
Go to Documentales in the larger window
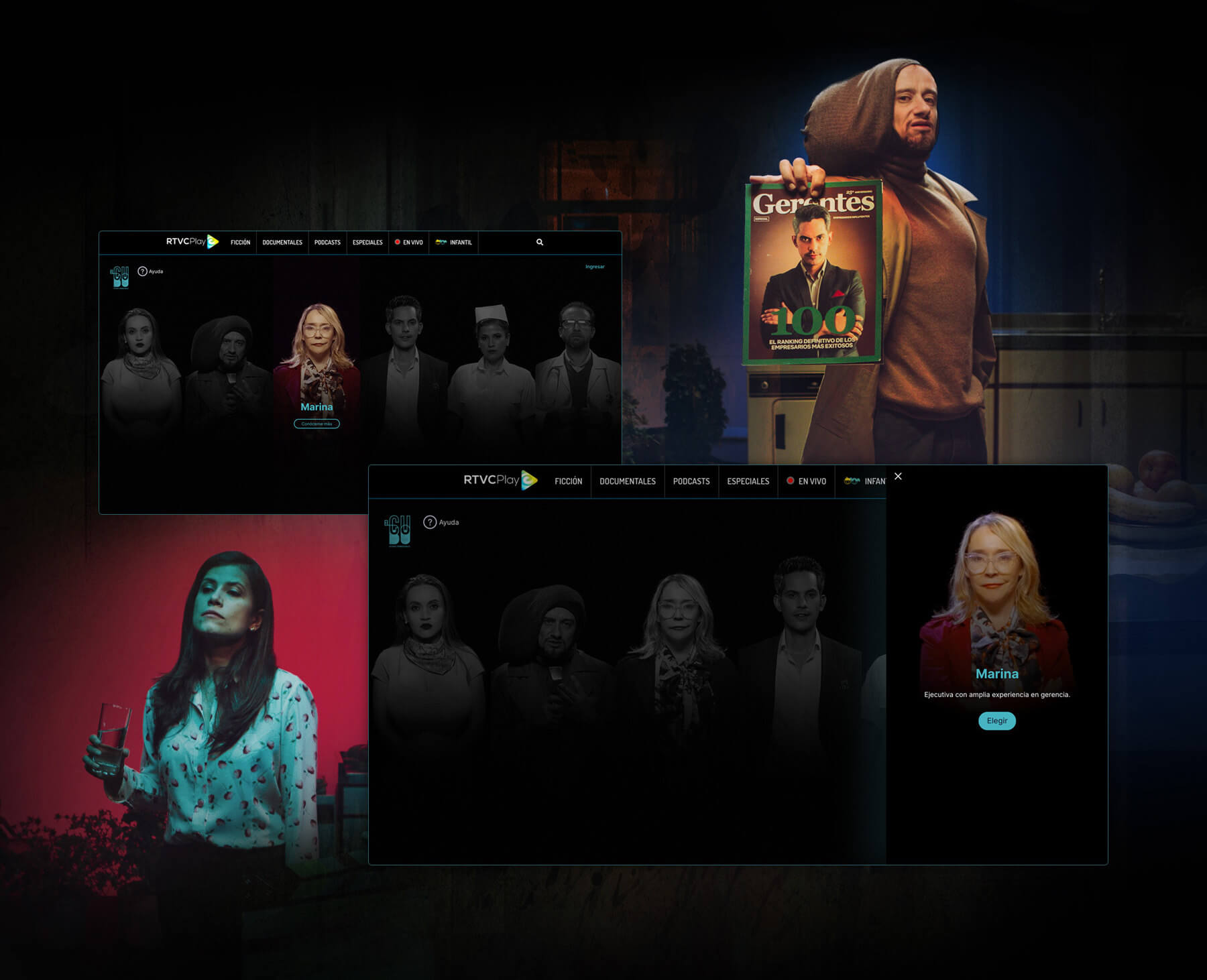[627, 481]
